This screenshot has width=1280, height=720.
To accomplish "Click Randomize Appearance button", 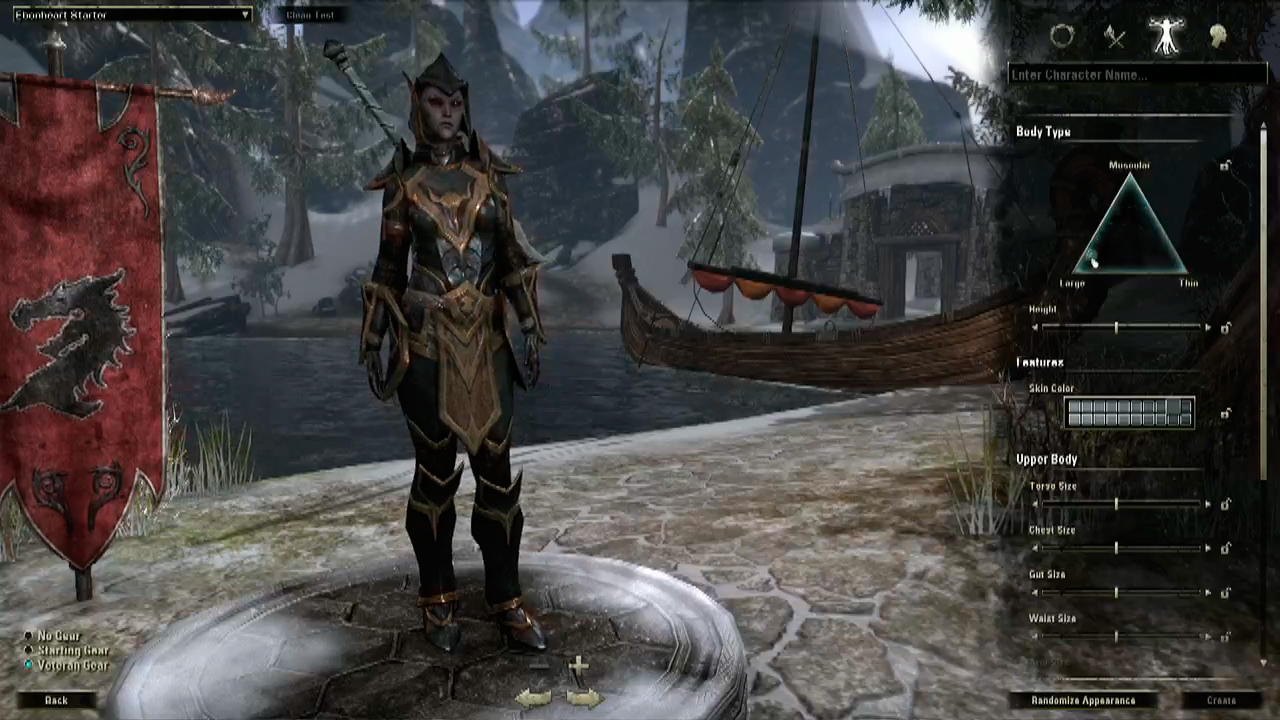I will (1083, 701).
